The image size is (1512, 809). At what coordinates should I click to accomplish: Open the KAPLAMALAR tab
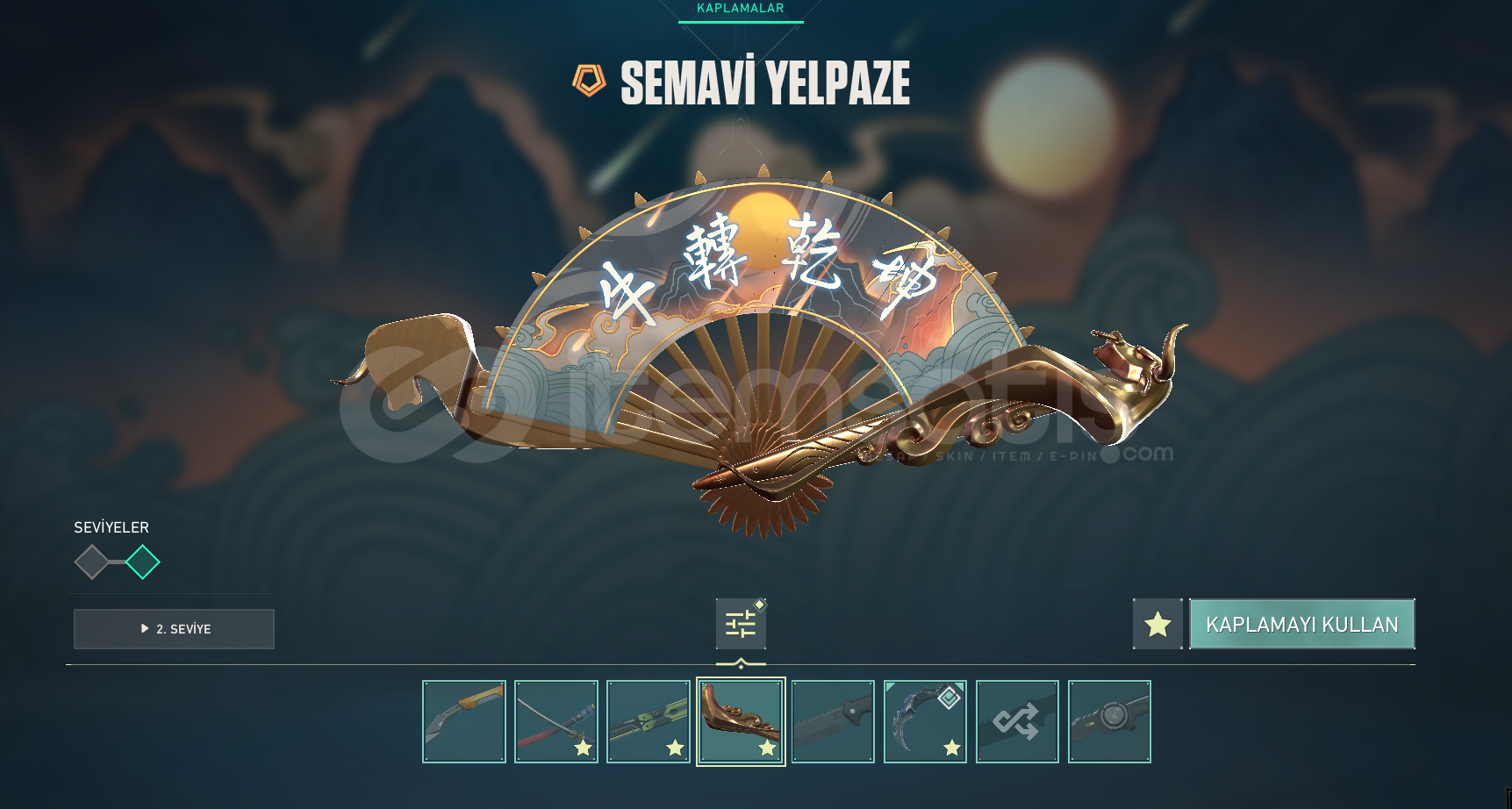pyautogui.click(x=740, y=9)
